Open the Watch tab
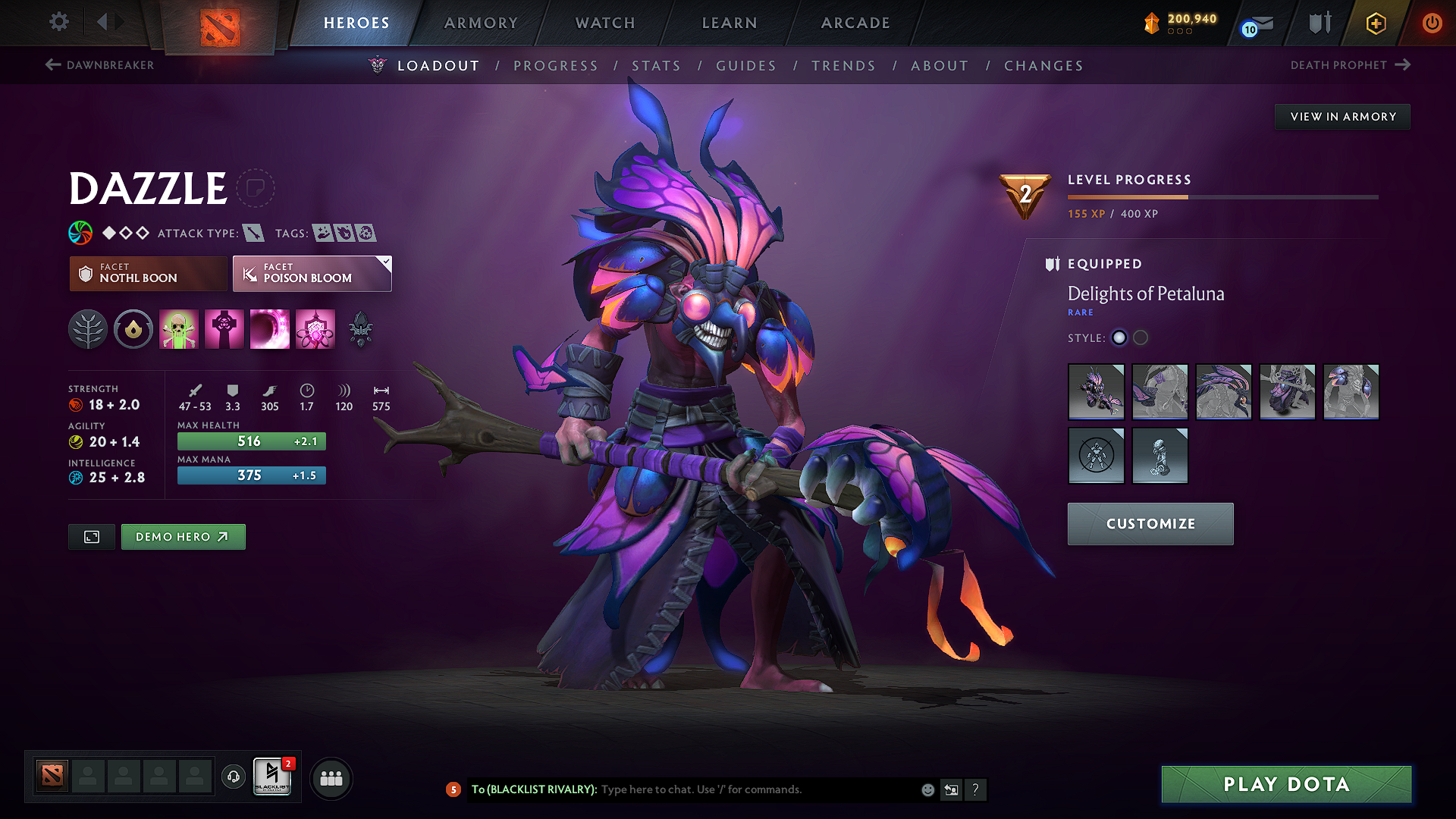Image resolution: width=1456 pixels, height=819 pixels. tap(605, 23)
